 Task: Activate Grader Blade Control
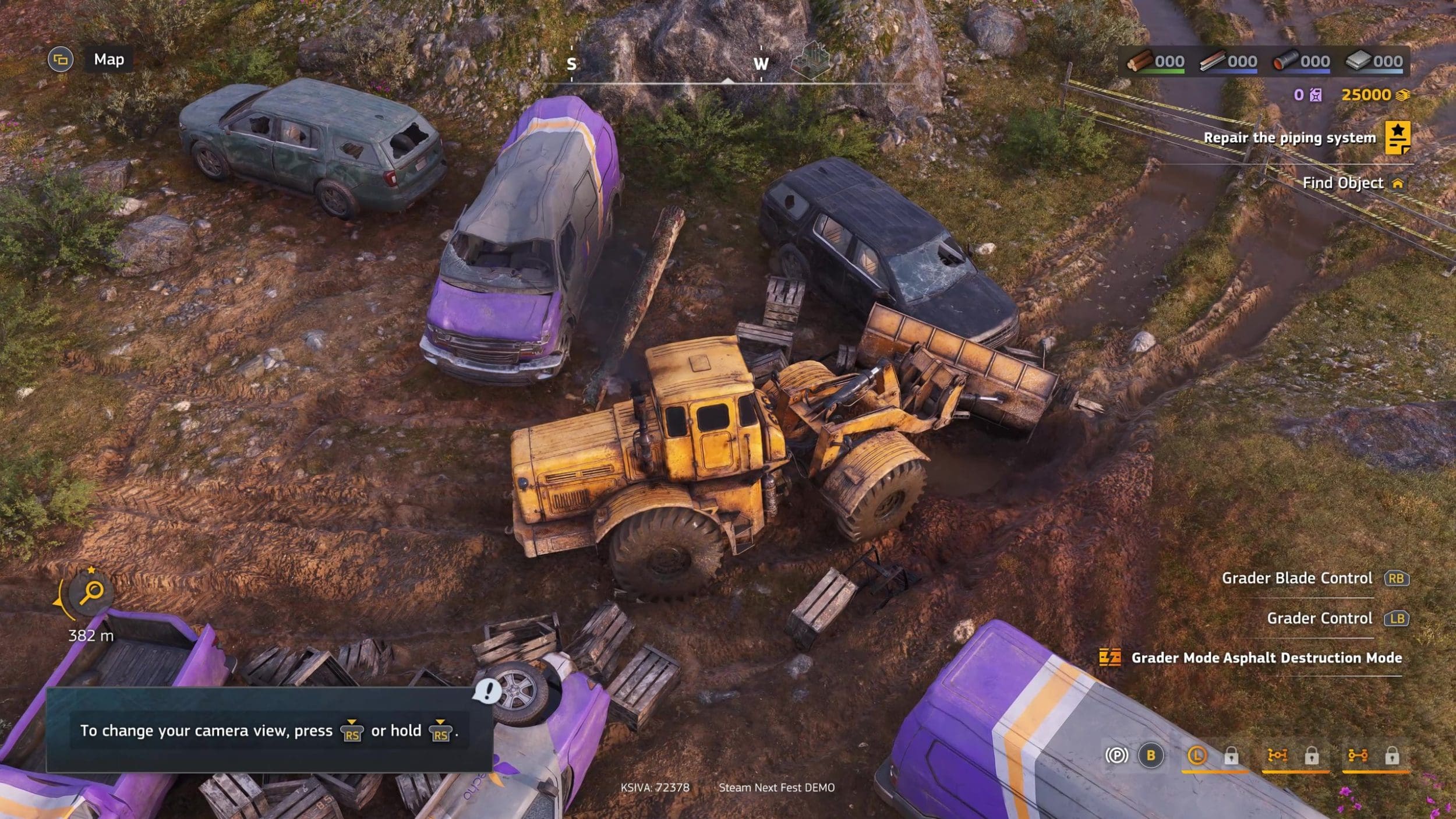click(x=1296, y=578)
